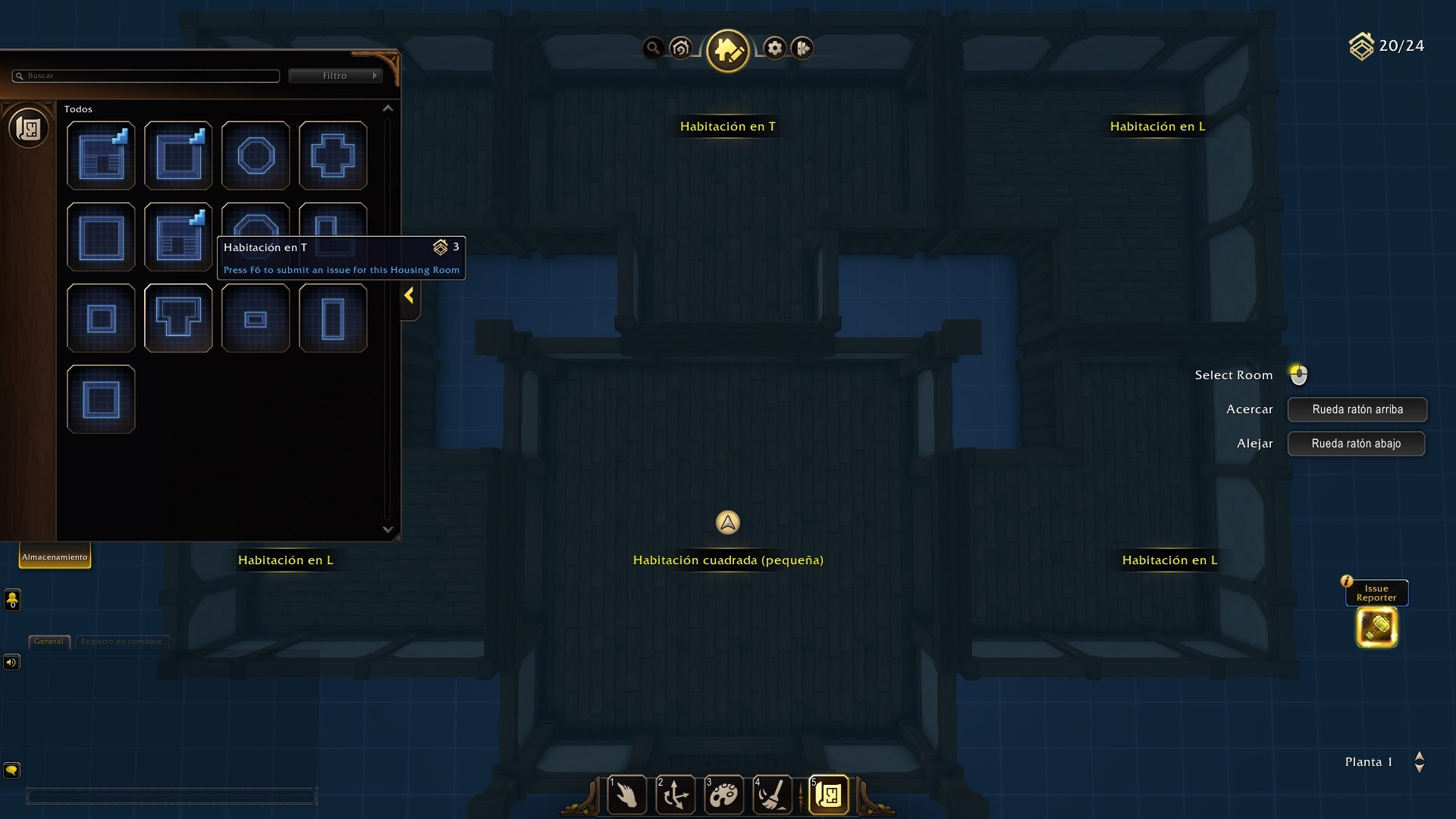Choose the cross-shaped room blueprint
Image resolution: width=1456 pixels, height=819 pixels.
333,155
